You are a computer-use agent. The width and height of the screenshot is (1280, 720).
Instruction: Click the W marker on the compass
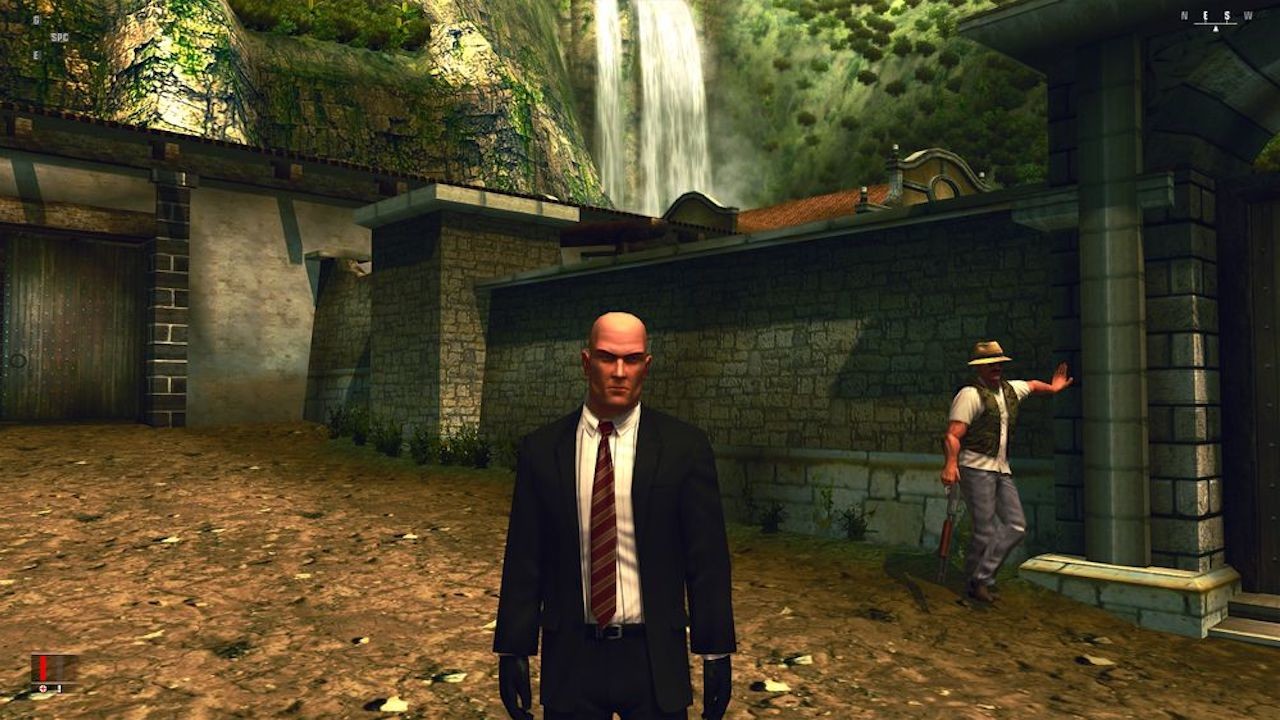[1246, 14]
